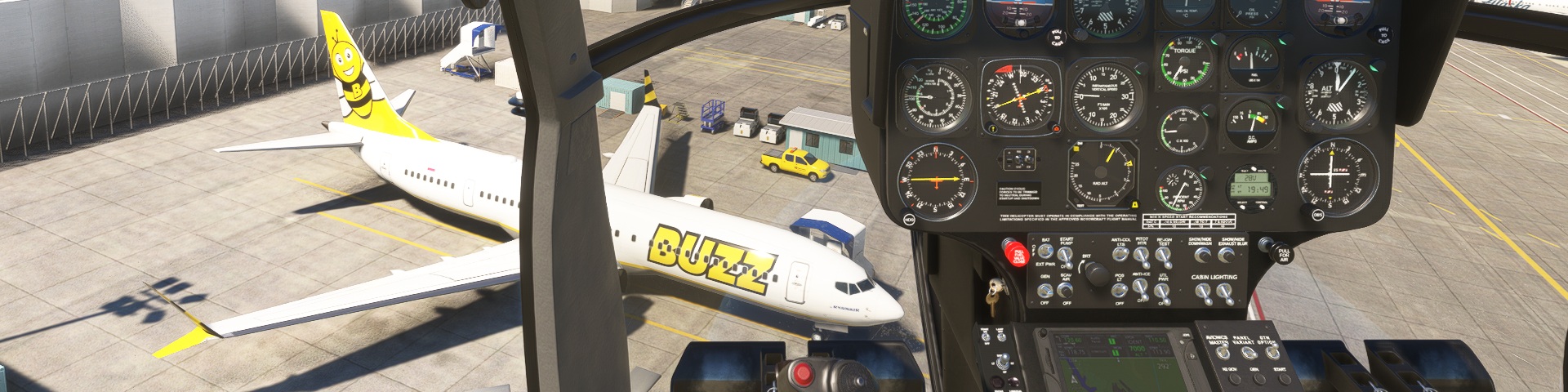Toggle the SCAV AIR switch
Image resolution: width=1568 pixels, height=392 pixels.
coord(1066,290)
